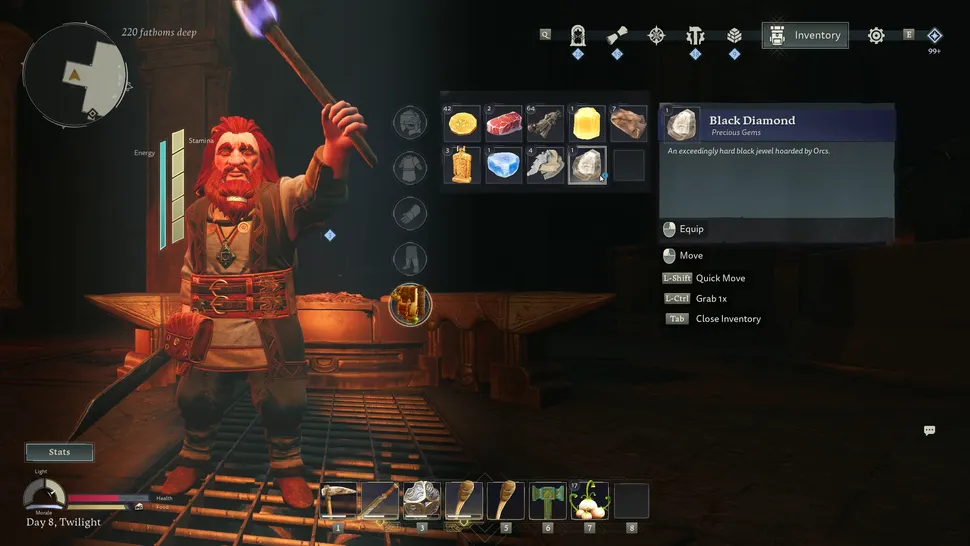Screen dimensions: 970x546
Task: Select the Black Diamond inventory slot
Action: pyautogui.click(x=586, y=165)
